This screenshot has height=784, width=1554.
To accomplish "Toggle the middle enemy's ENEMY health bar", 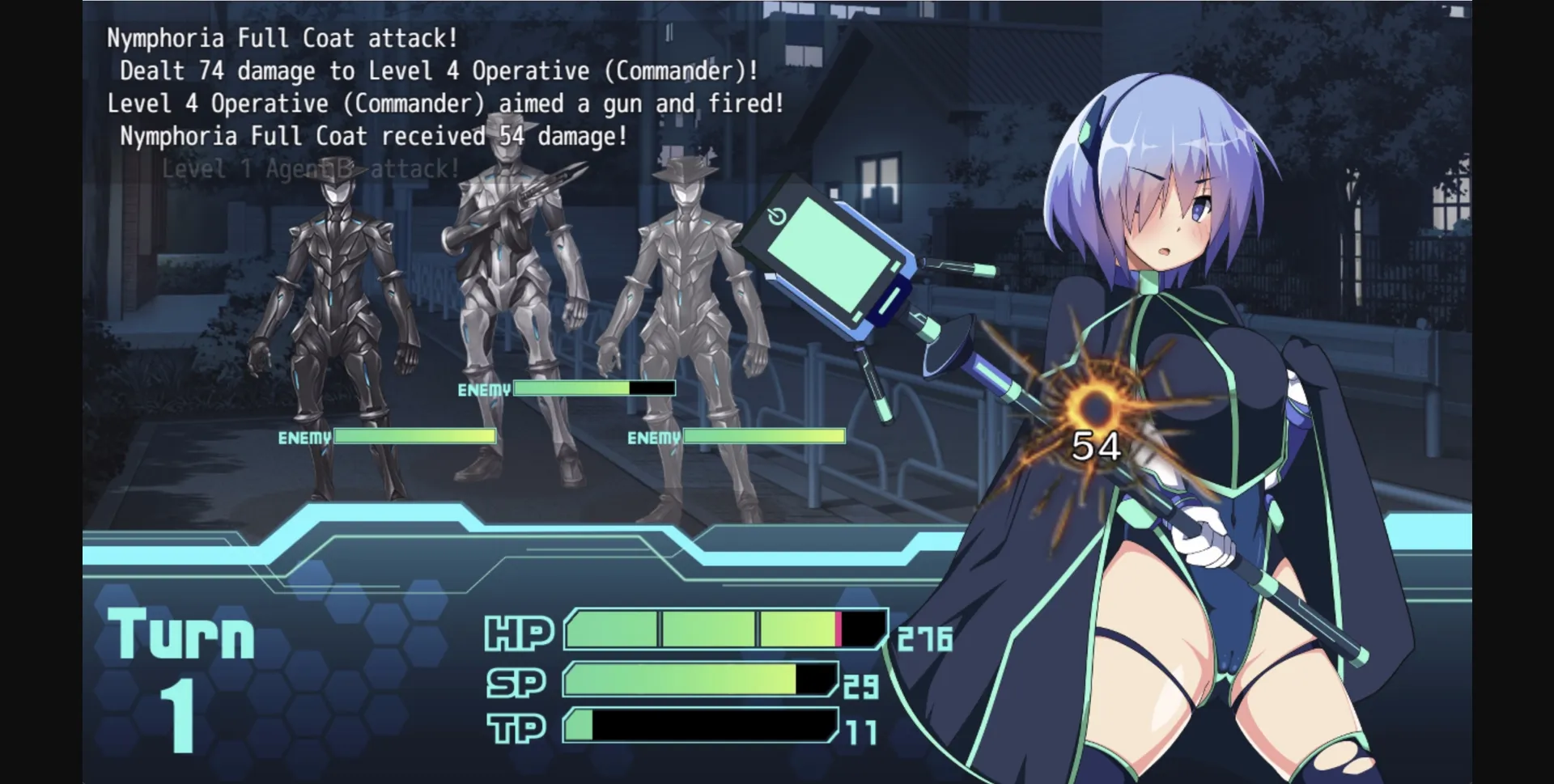I will (x=595, y=389).
